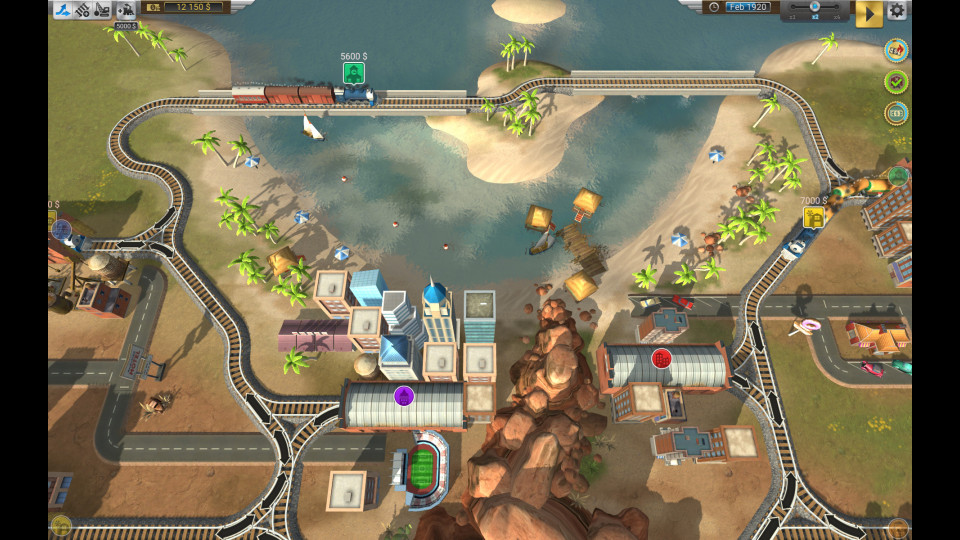Select the green 5600 $ train marker
Viewport: 960px width, 540px height.
pyautogui.click(x=354, y=73)
